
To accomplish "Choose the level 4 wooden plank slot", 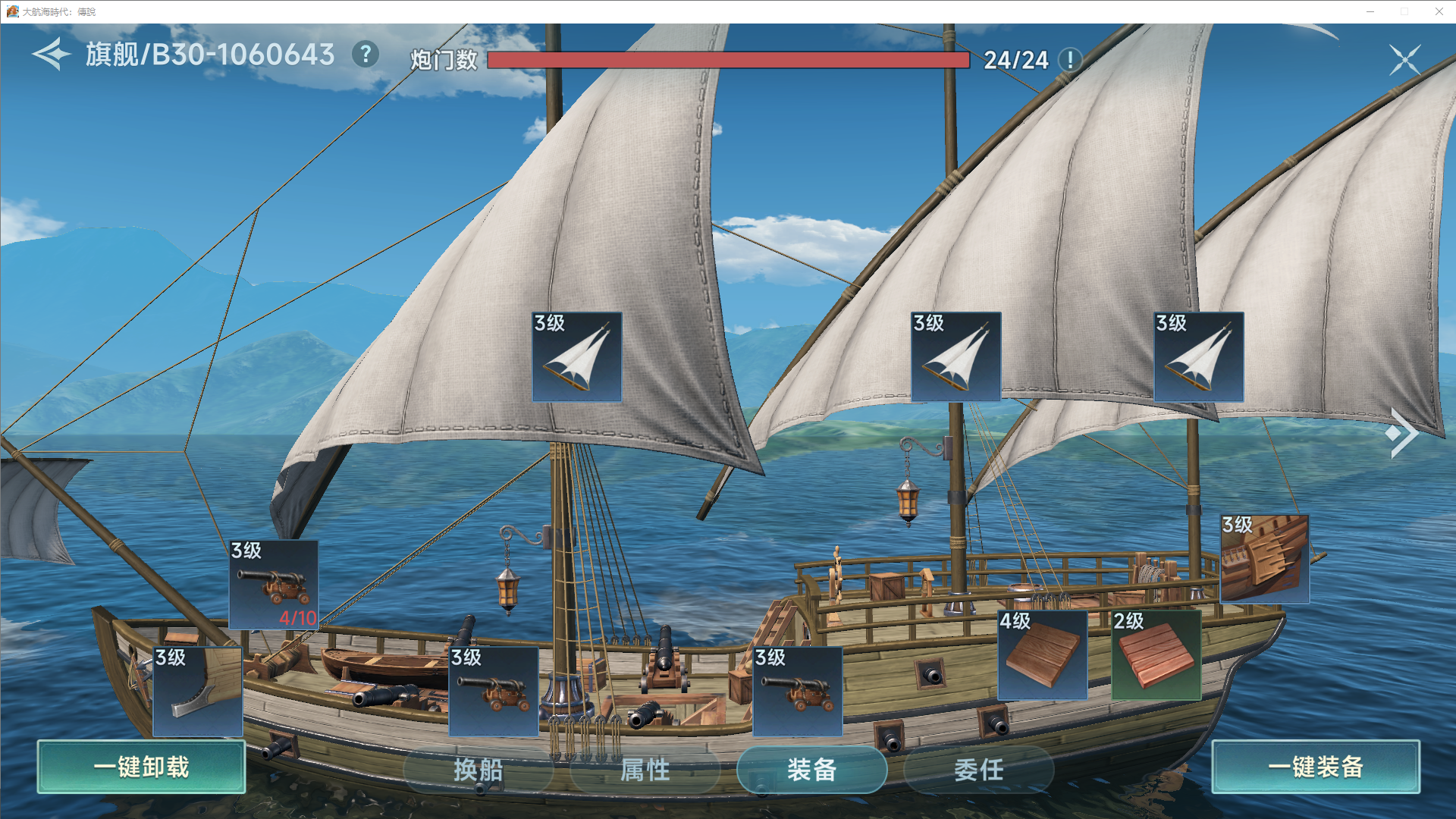I will 1043,654.
